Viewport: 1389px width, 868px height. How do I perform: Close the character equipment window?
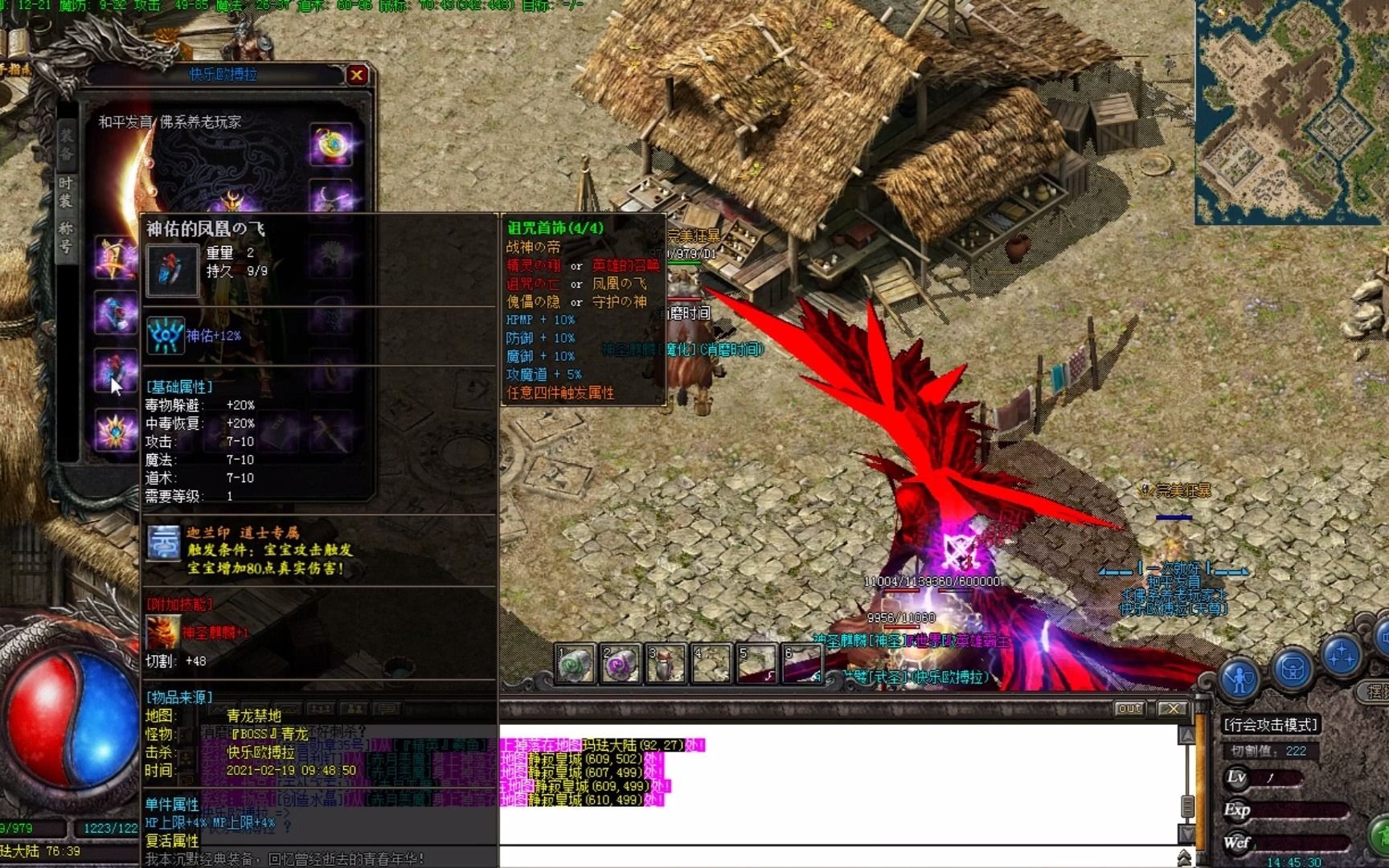357,76
